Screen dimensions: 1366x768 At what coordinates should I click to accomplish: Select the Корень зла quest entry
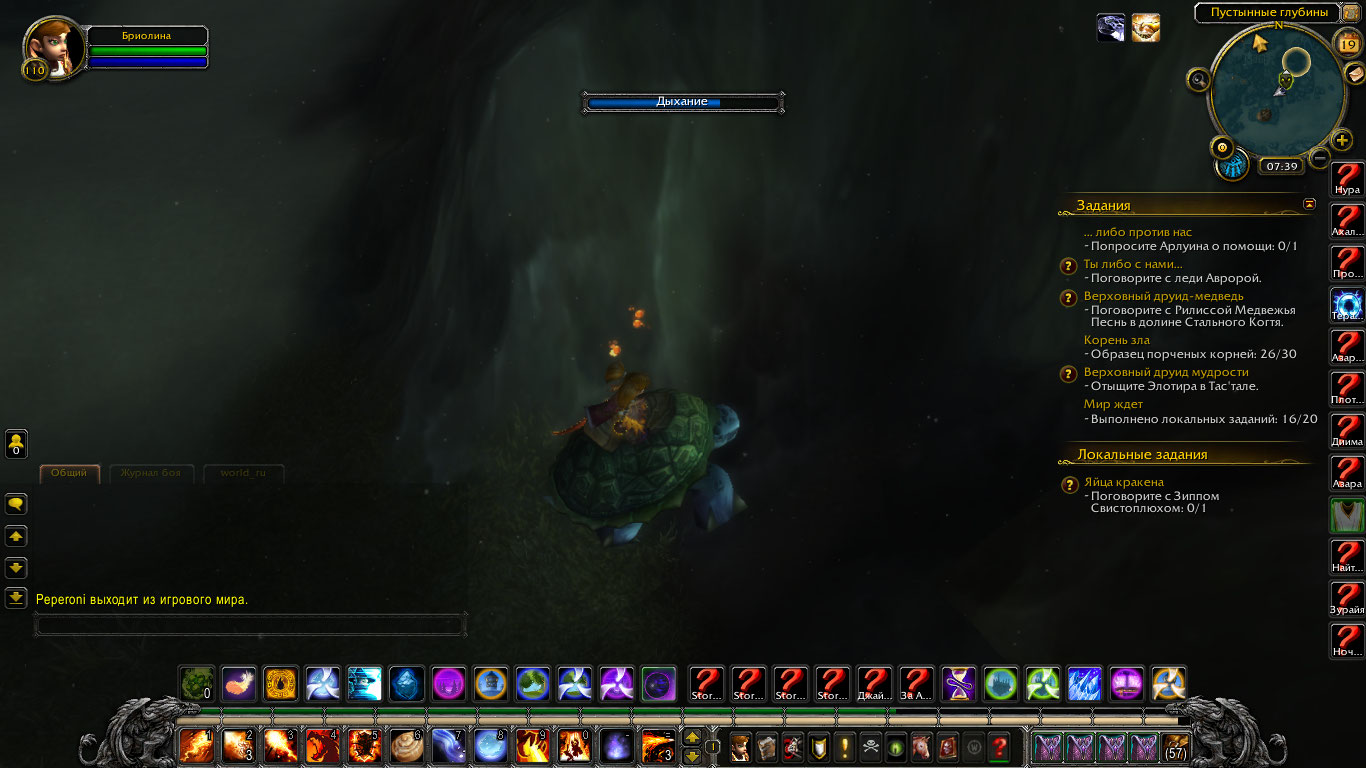point(1116,340)
